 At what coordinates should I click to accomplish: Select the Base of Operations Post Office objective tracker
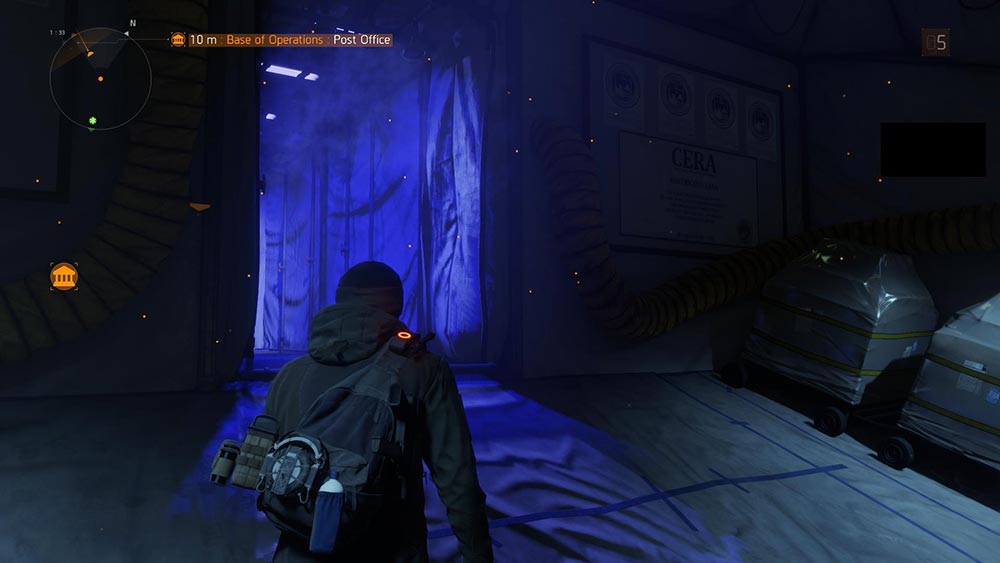(290, 40)
